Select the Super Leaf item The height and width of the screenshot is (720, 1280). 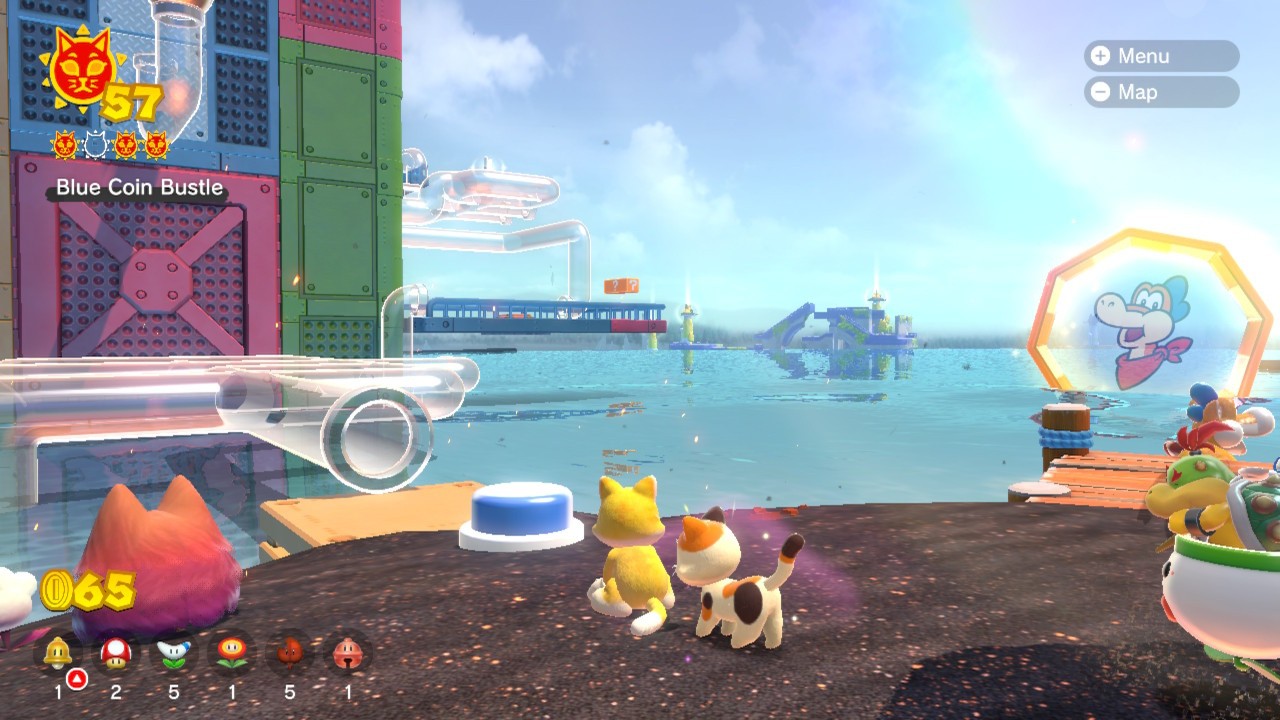[x=290, y=654]
